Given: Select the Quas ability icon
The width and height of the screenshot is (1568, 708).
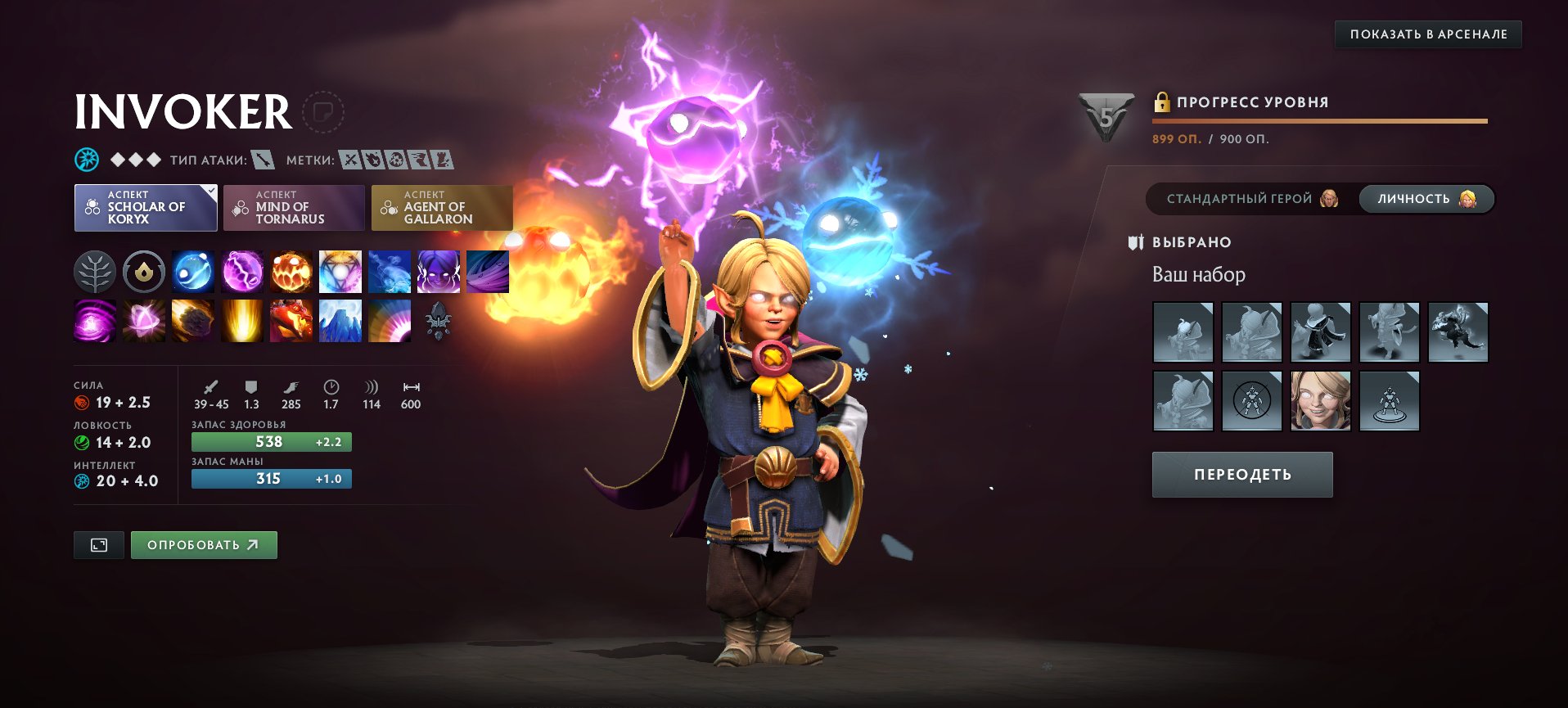Looking at the screenshot, I should (x=192, y=273).
